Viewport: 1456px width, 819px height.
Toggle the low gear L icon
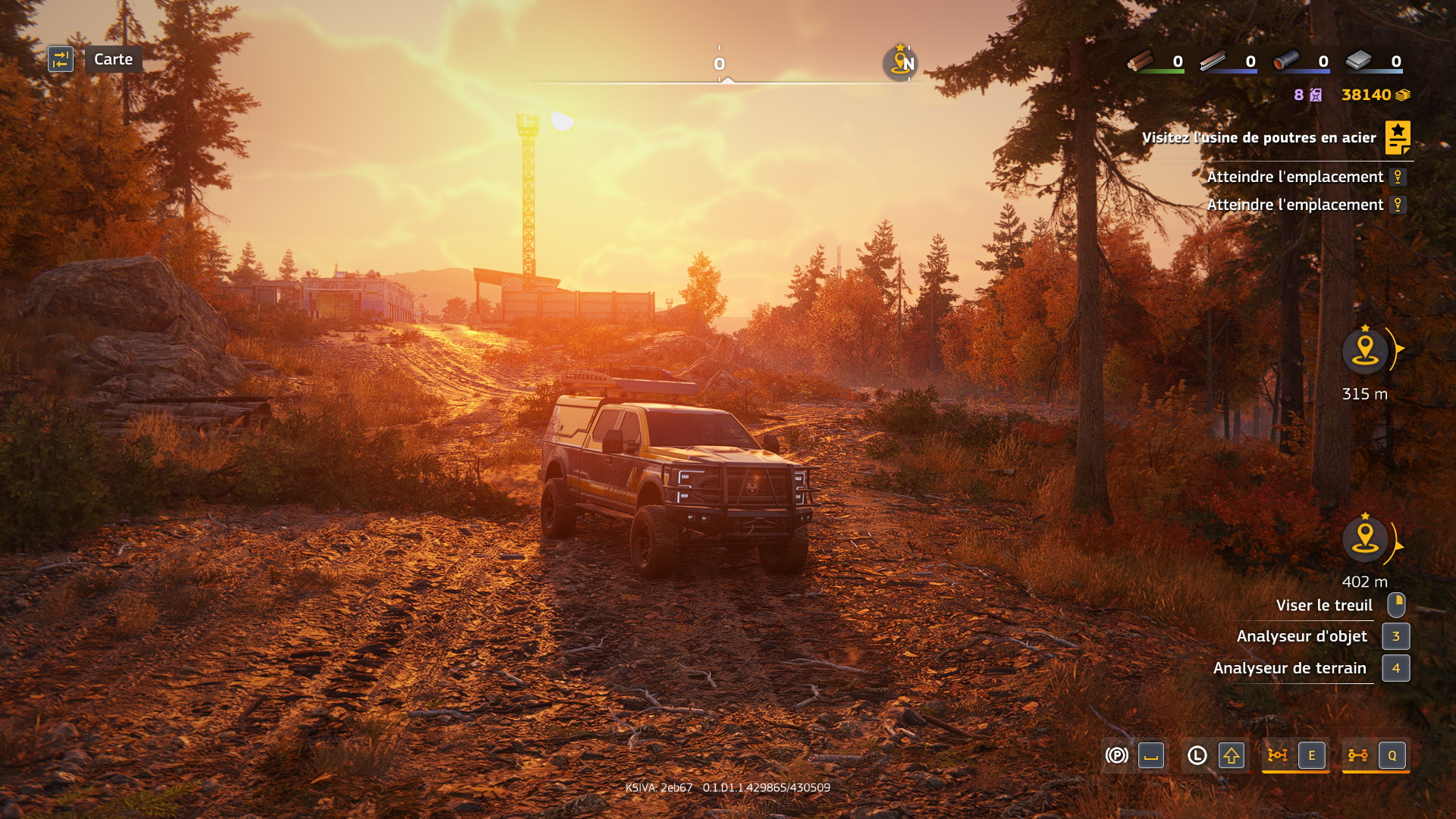tap(1197, 755)
